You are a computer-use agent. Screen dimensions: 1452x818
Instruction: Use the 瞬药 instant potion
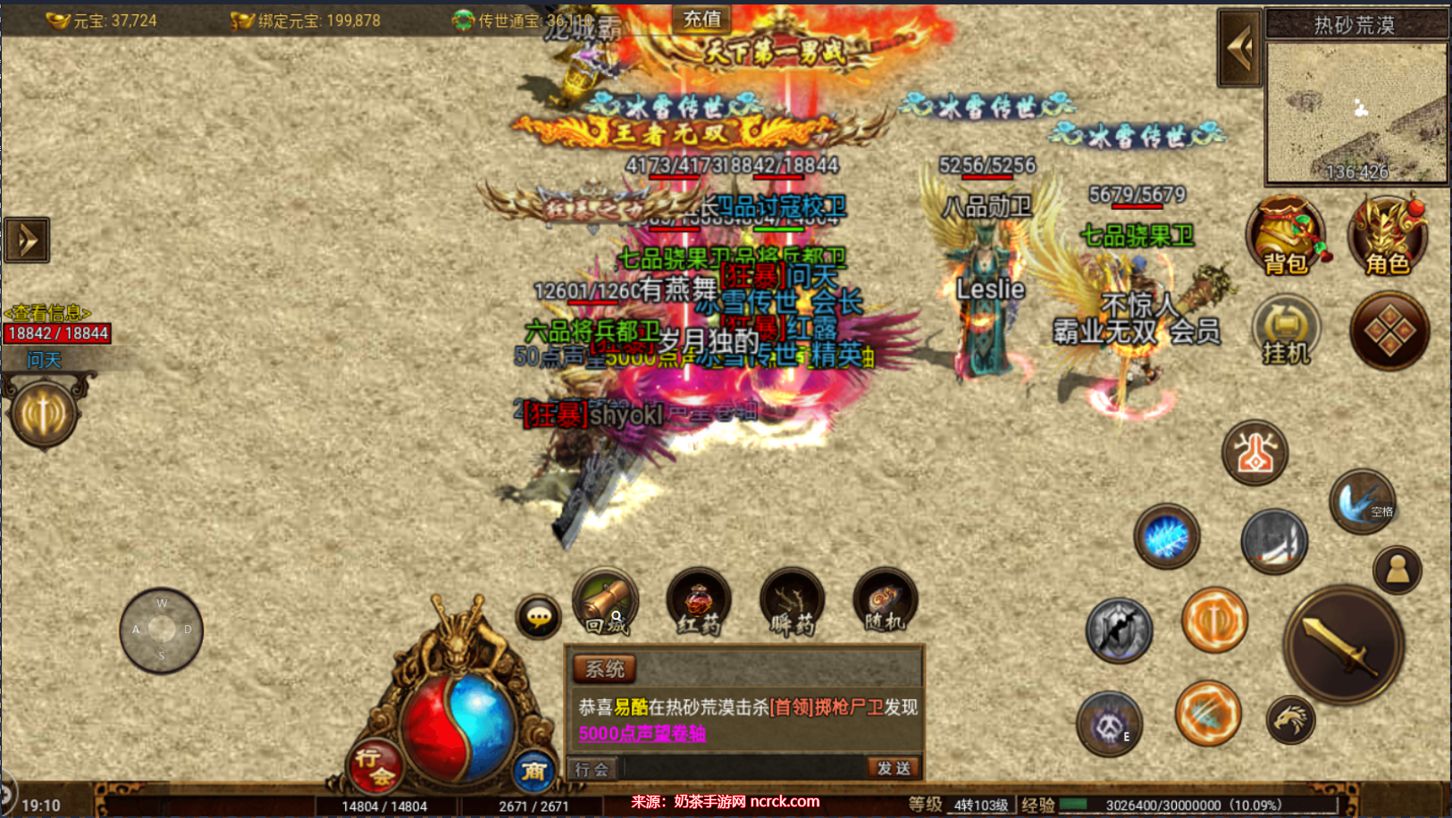pos(792,601)
